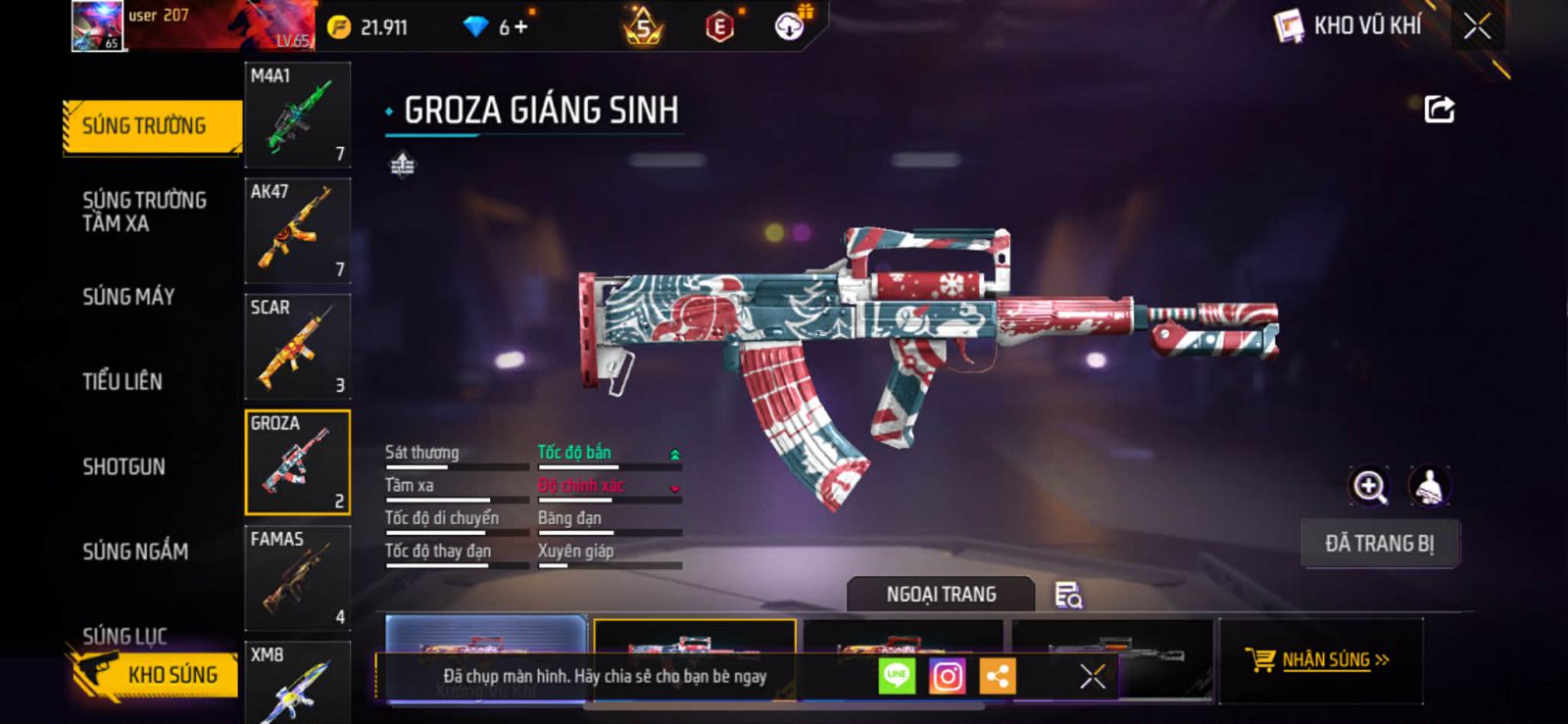Screen dimensions: 1568x724
Task: Open the NHẬN SÚNG link
Action: 1324,660
